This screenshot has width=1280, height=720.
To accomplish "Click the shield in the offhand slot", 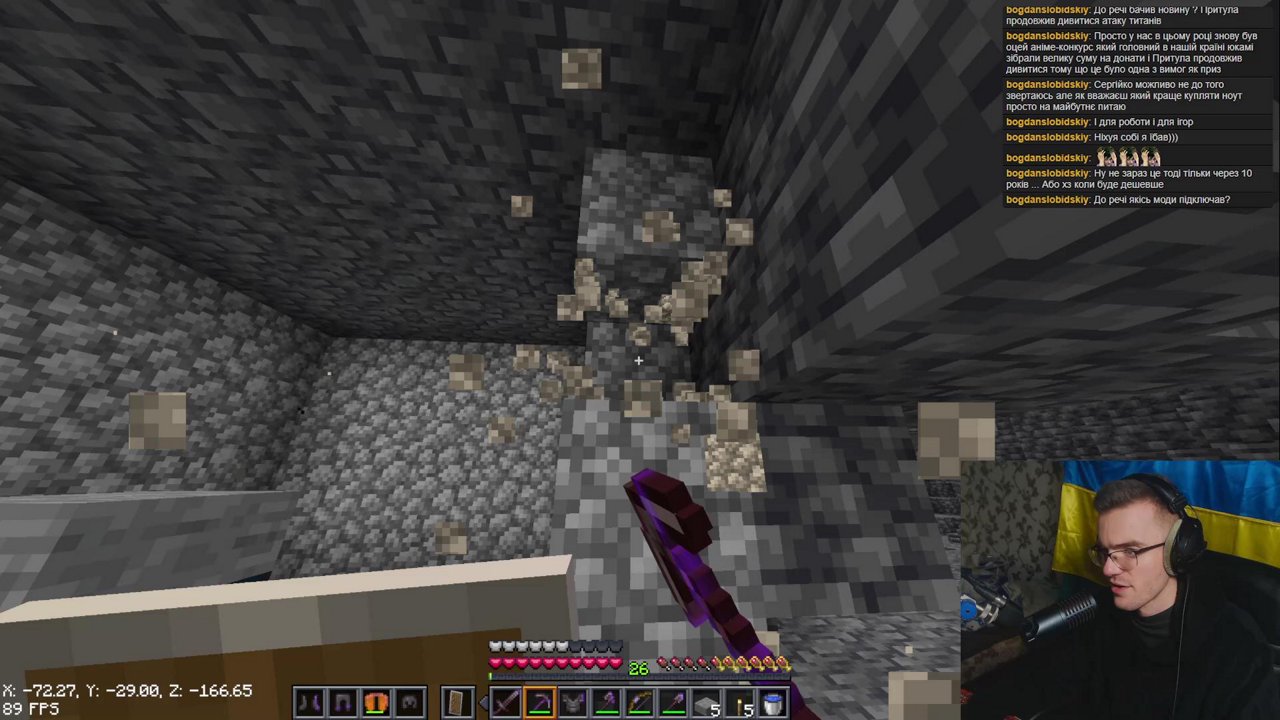I will point(457,702).
